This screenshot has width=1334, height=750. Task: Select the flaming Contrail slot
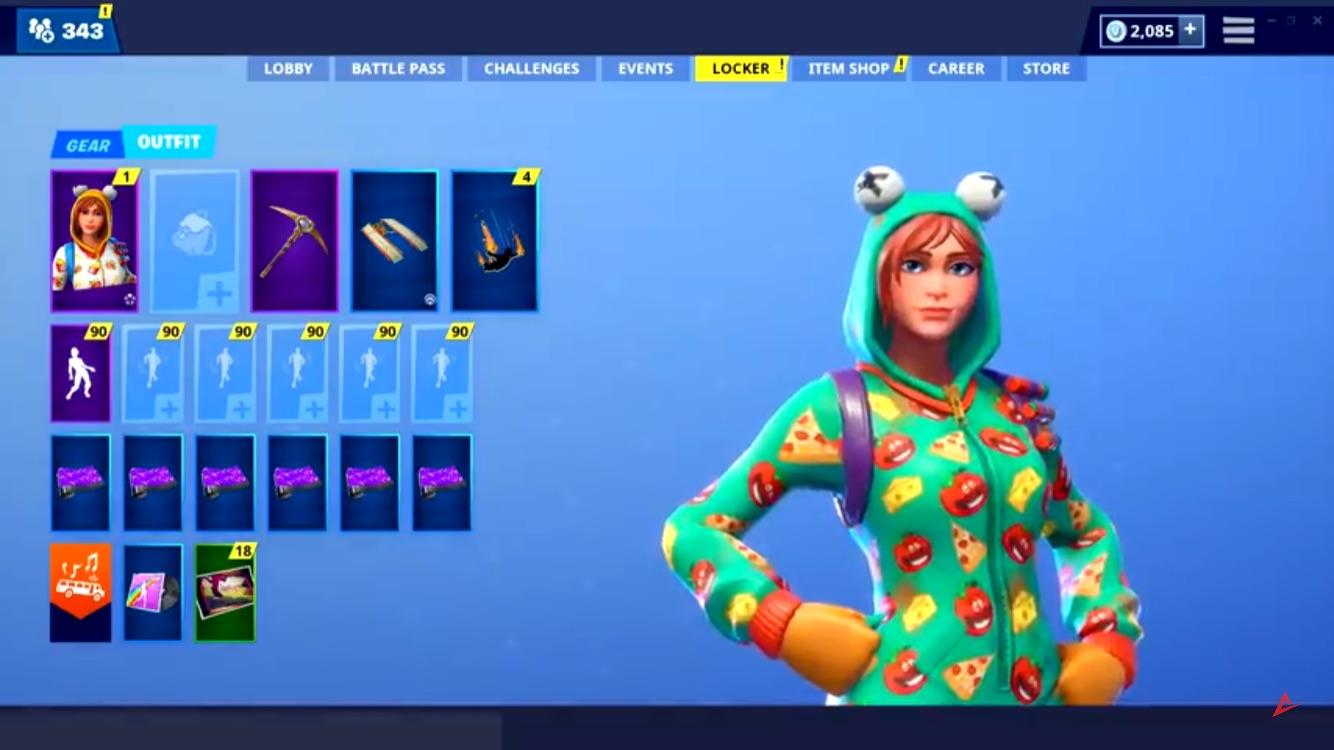point(496,239)
